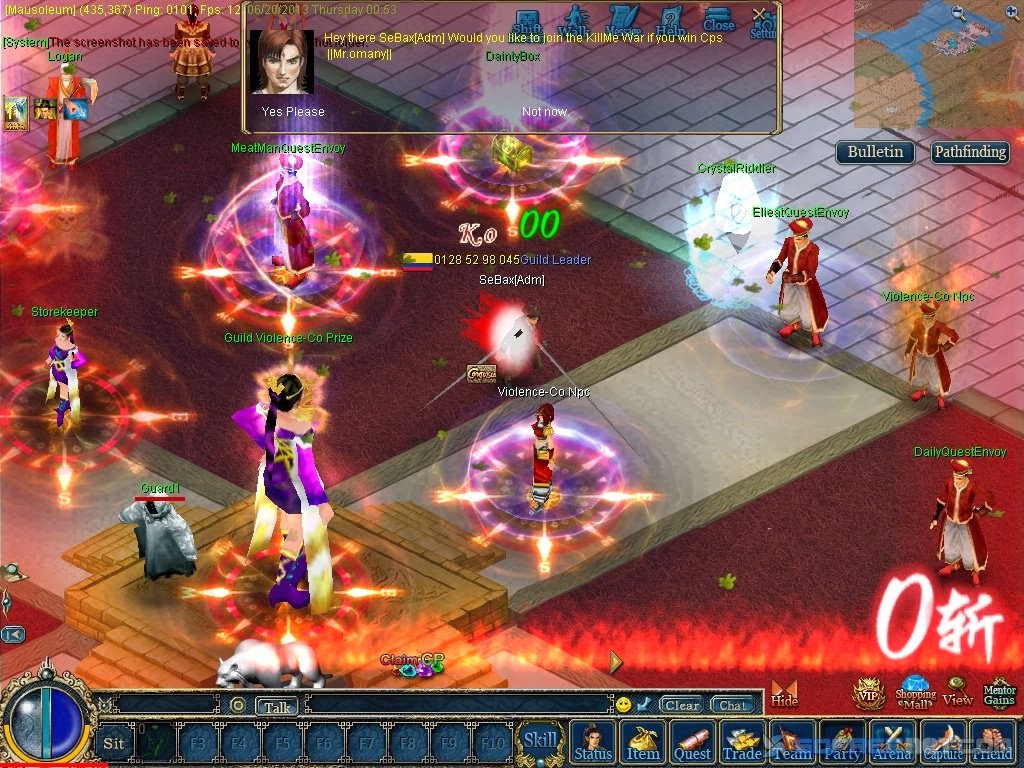Open the Trade window
1024x768 pixels.
[x=742, y=743]
